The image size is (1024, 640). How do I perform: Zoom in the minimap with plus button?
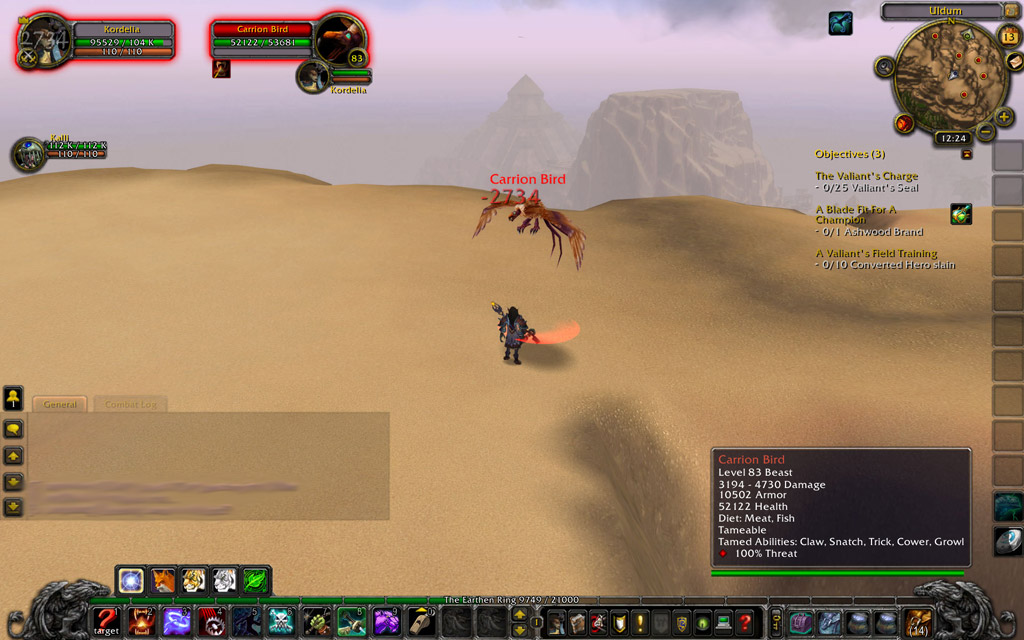1004,116
